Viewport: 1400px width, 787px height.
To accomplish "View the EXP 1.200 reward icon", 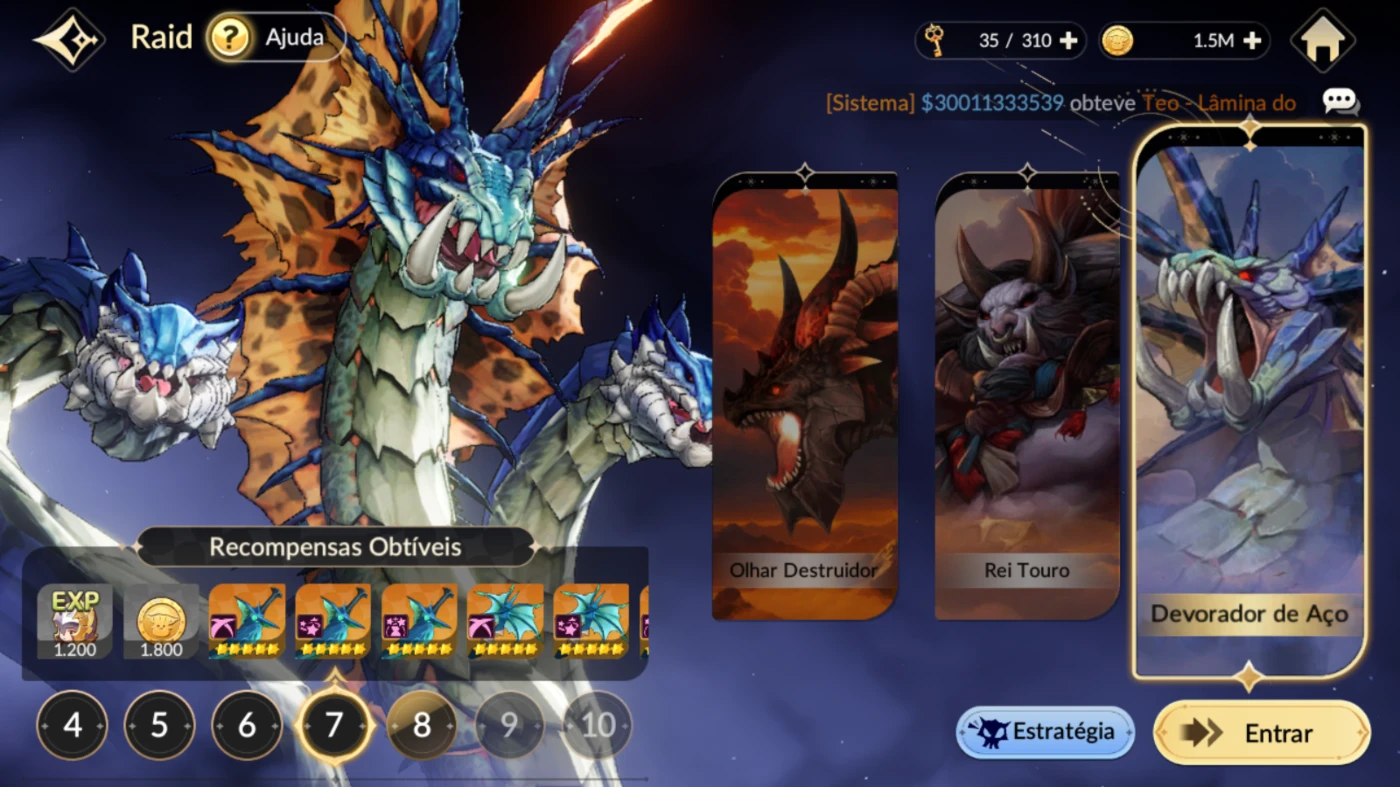I will tap(75, 622).
